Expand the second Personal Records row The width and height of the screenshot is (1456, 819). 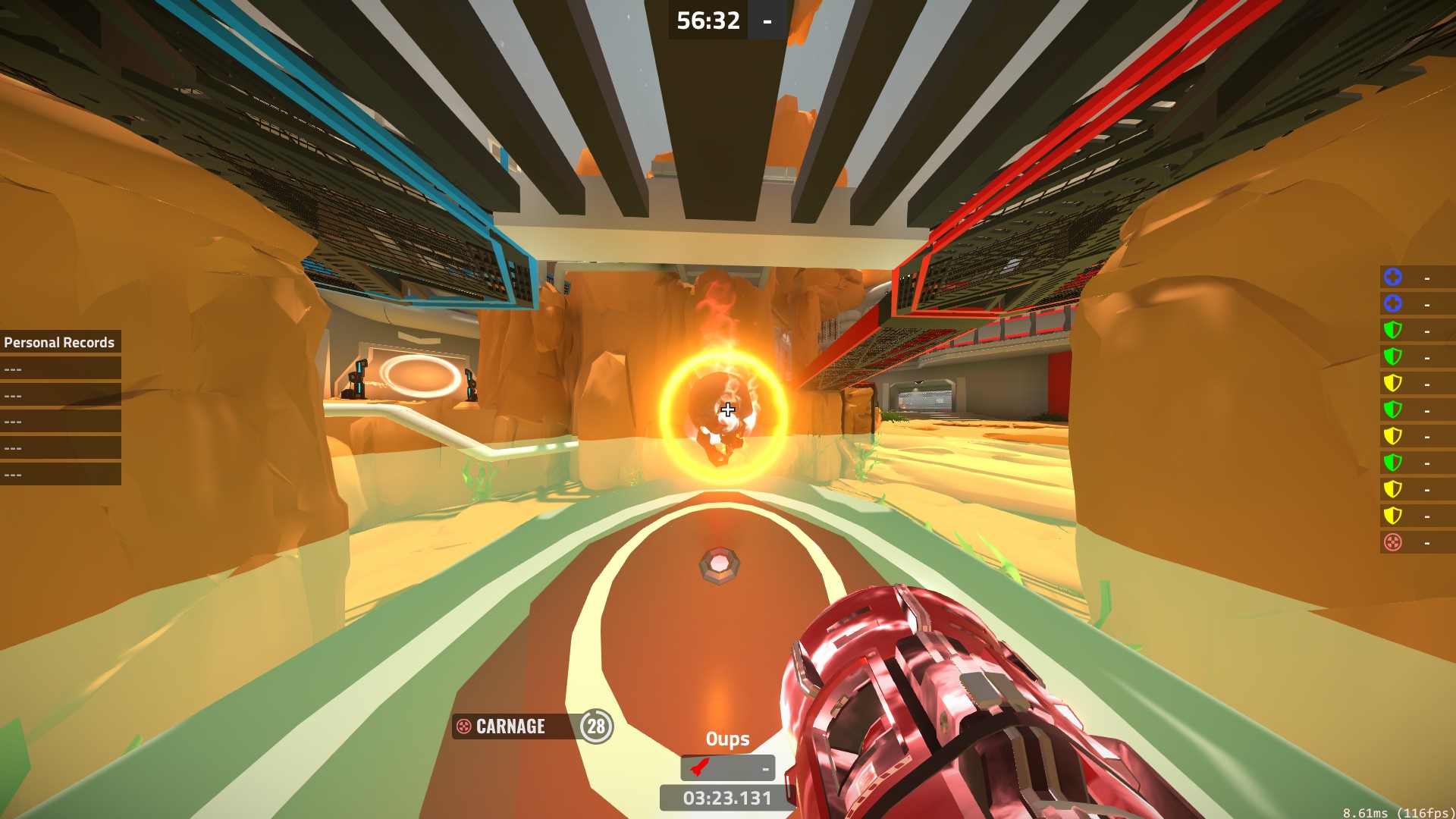click(60, 396)
